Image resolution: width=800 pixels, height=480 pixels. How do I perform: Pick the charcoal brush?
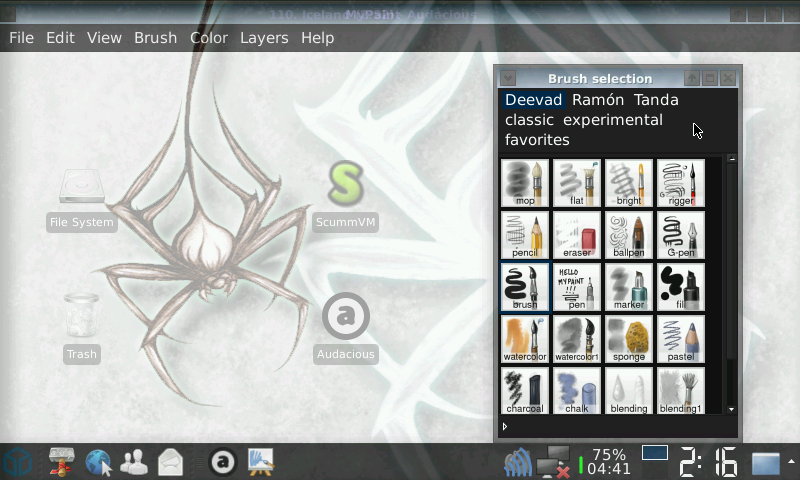(524, 391)
